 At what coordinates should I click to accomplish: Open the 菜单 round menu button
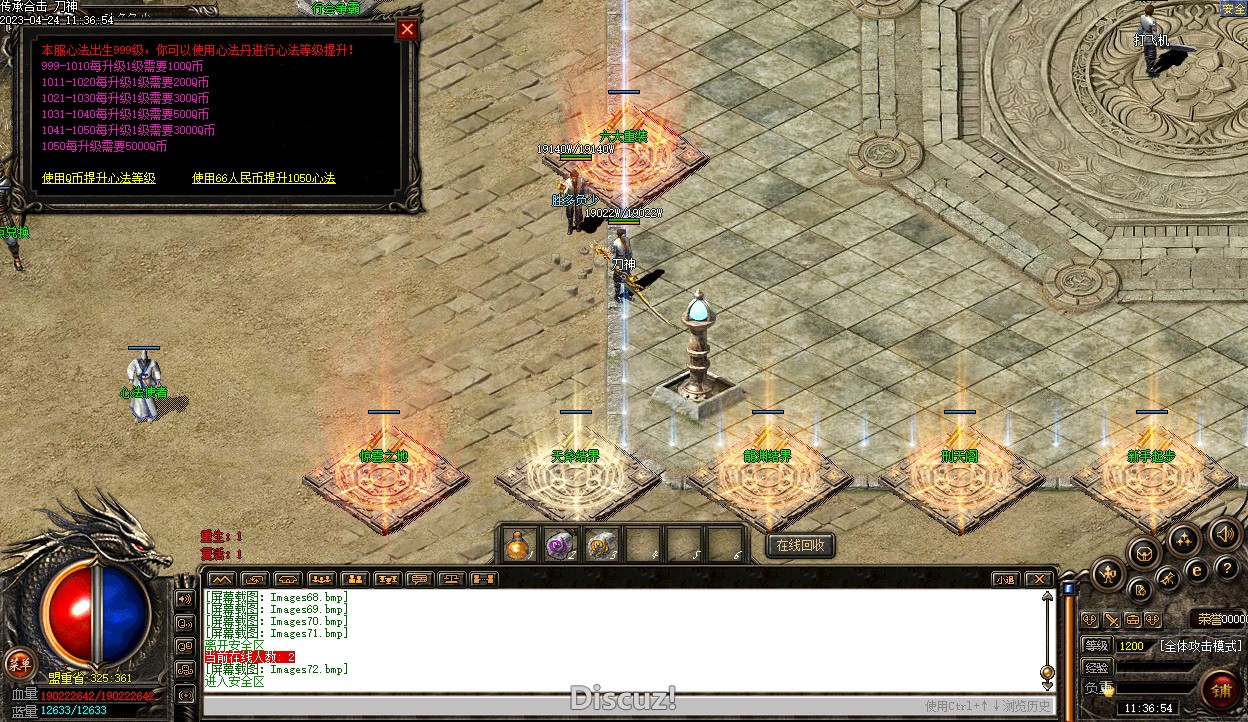pyautogui.click(x=19, y=662)
